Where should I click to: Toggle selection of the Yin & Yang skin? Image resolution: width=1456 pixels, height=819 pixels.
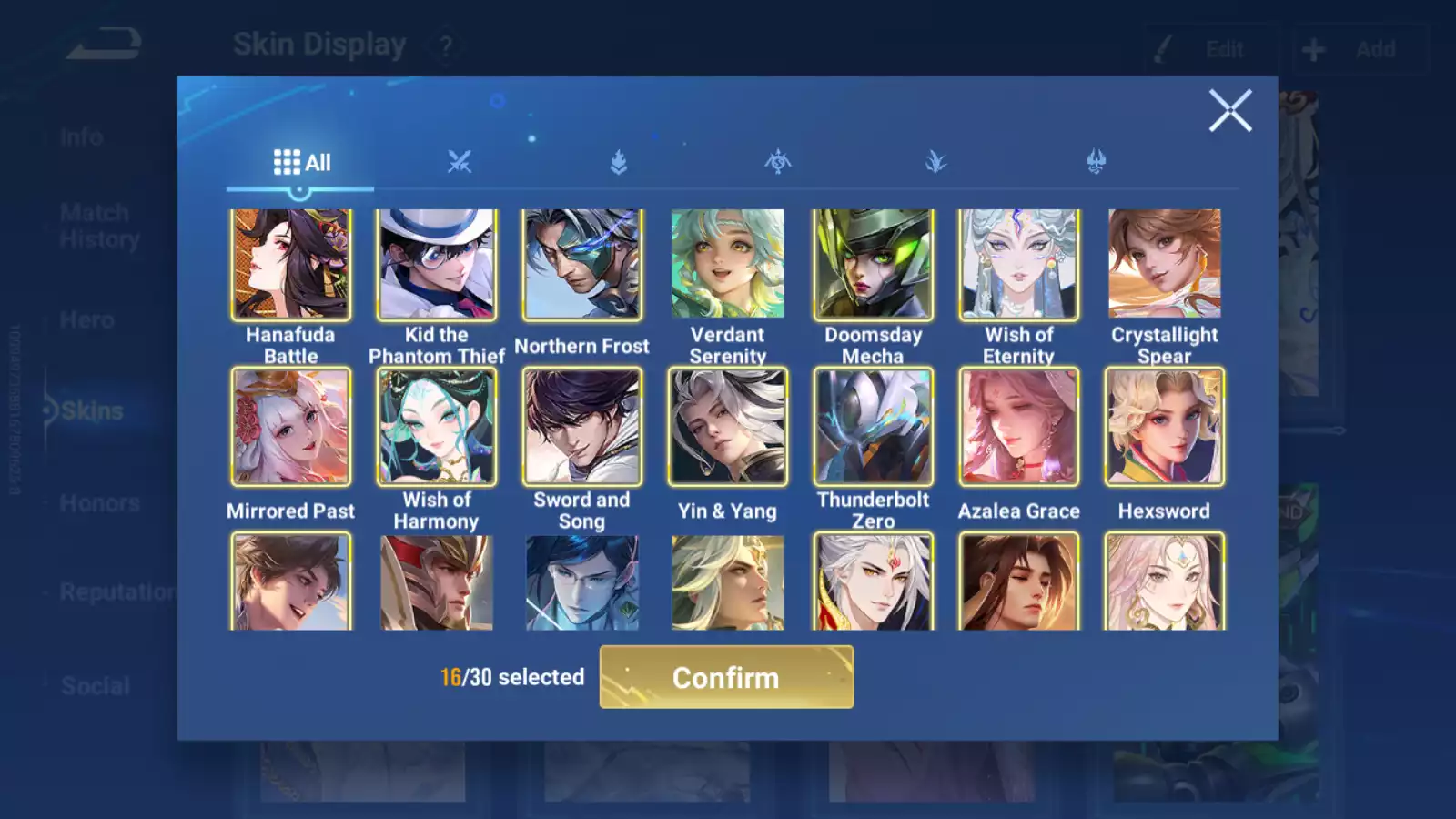point(727,427)
